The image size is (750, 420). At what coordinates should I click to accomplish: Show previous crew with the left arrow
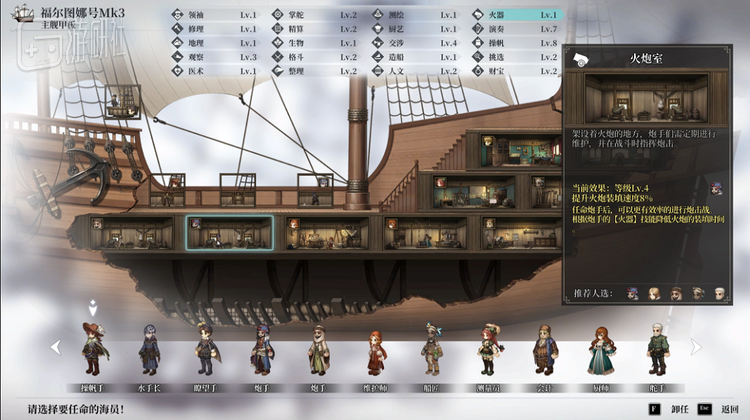(x=56, y=347)
